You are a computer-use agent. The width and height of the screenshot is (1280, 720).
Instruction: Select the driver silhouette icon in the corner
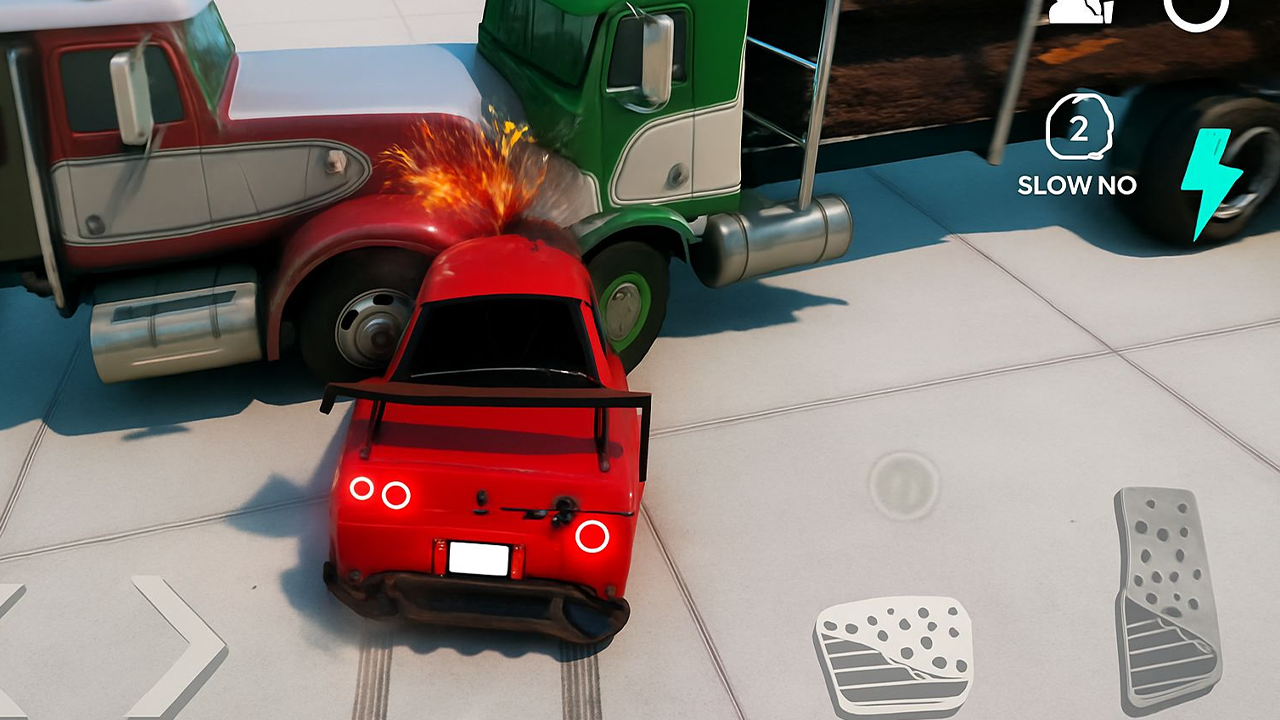[x=1078, y=10]
